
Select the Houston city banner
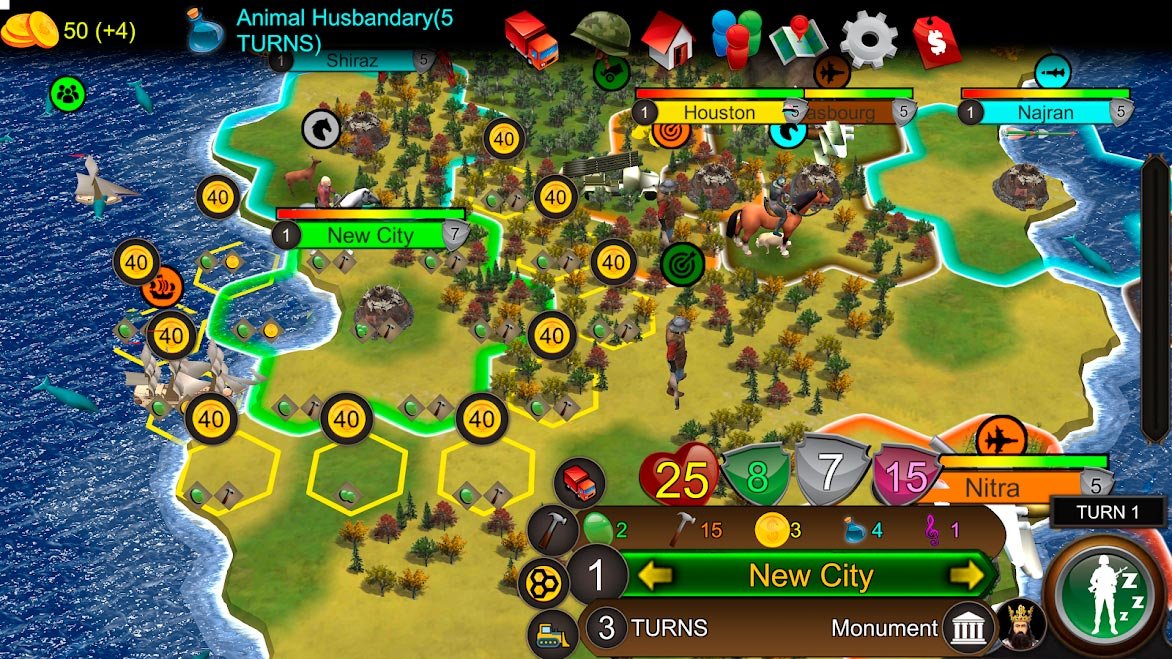[719, 112]
